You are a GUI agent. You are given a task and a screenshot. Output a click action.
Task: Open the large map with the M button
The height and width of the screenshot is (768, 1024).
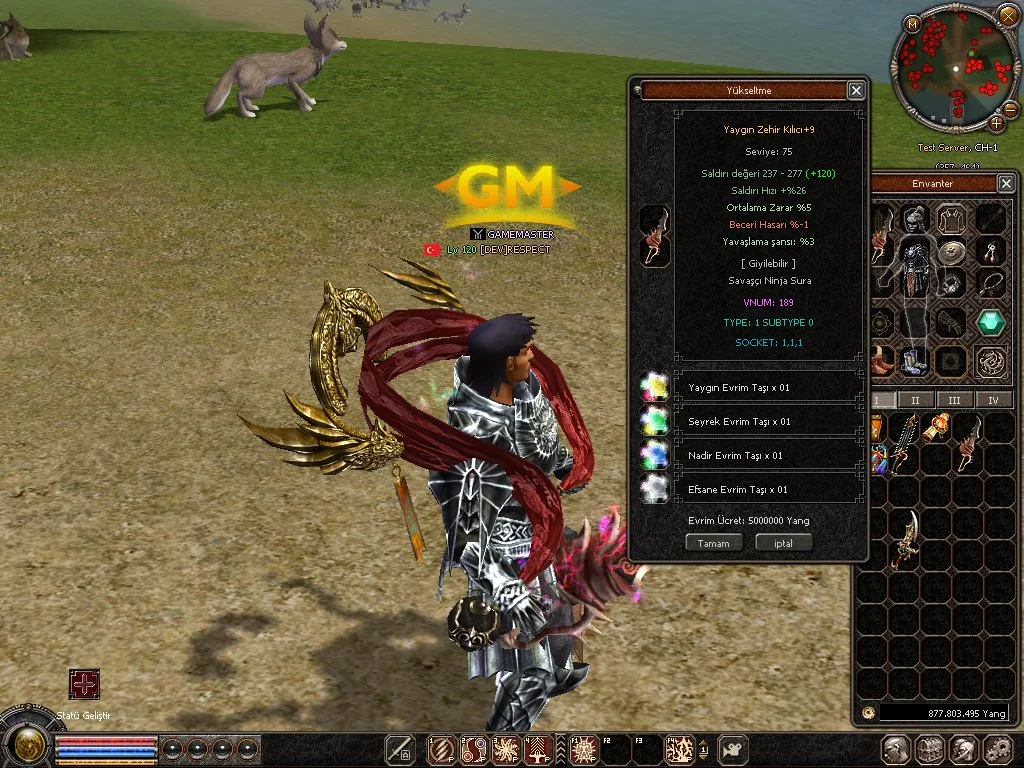pos(913,23)
